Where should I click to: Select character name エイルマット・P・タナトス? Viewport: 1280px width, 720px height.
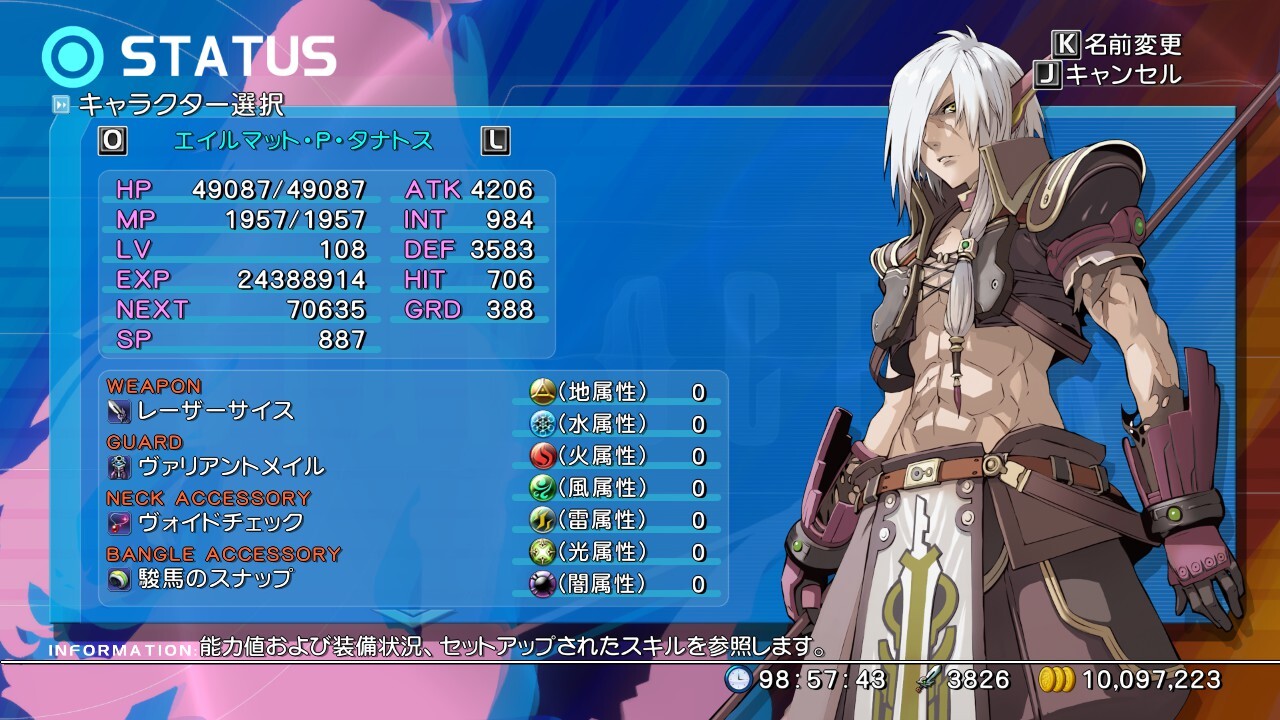coord(304,141)
